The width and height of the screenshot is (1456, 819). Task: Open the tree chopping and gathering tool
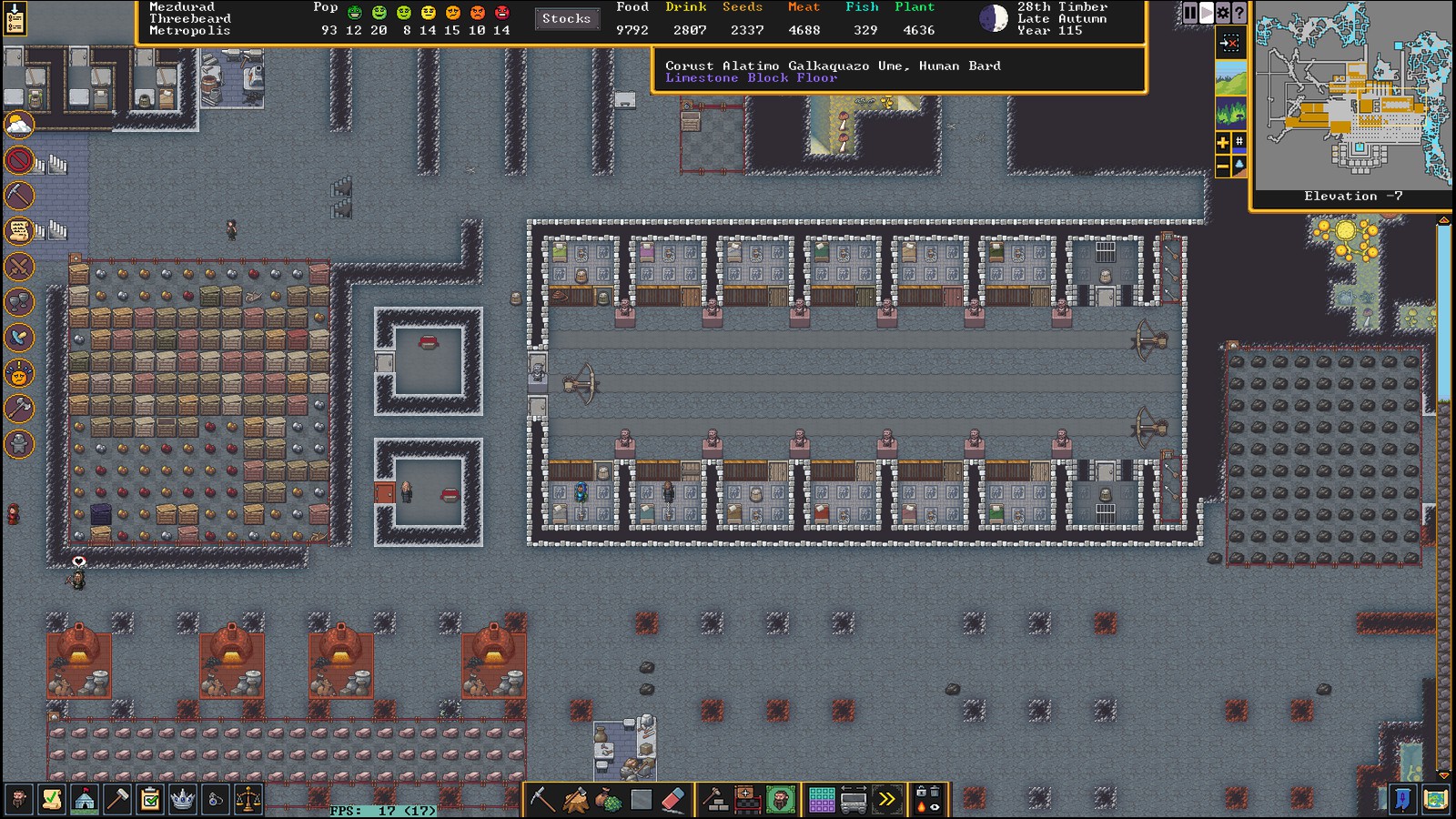pyautogui.click(x=575, y=800)
